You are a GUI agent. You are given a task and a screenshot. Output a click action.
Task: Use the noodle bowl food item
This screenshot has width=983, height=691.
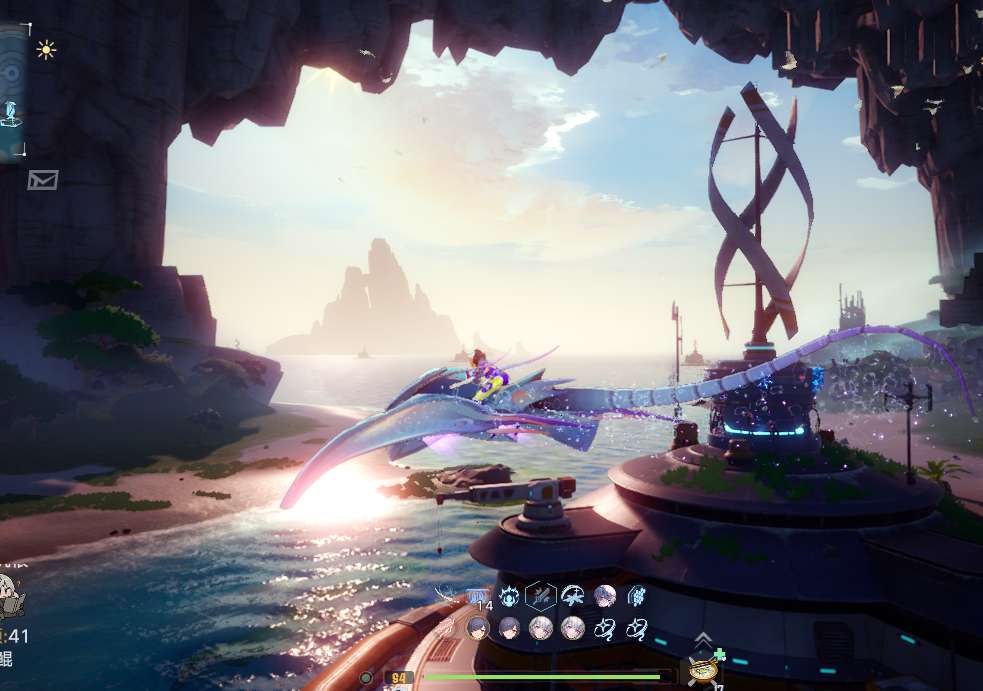pyautogui.click(x=704, y=669)
